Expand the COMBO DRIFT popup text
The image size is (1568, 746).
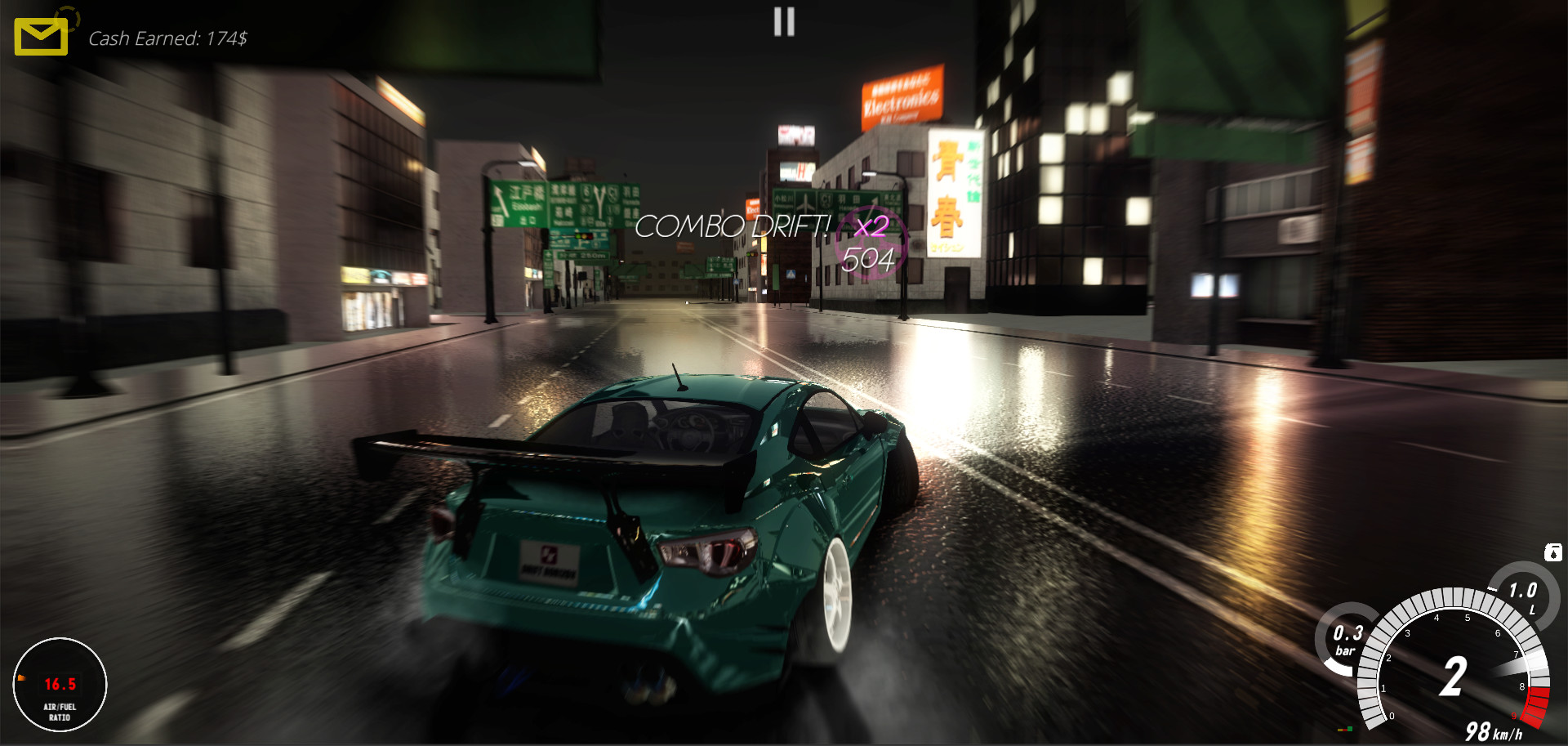click(x=733, y=226)
